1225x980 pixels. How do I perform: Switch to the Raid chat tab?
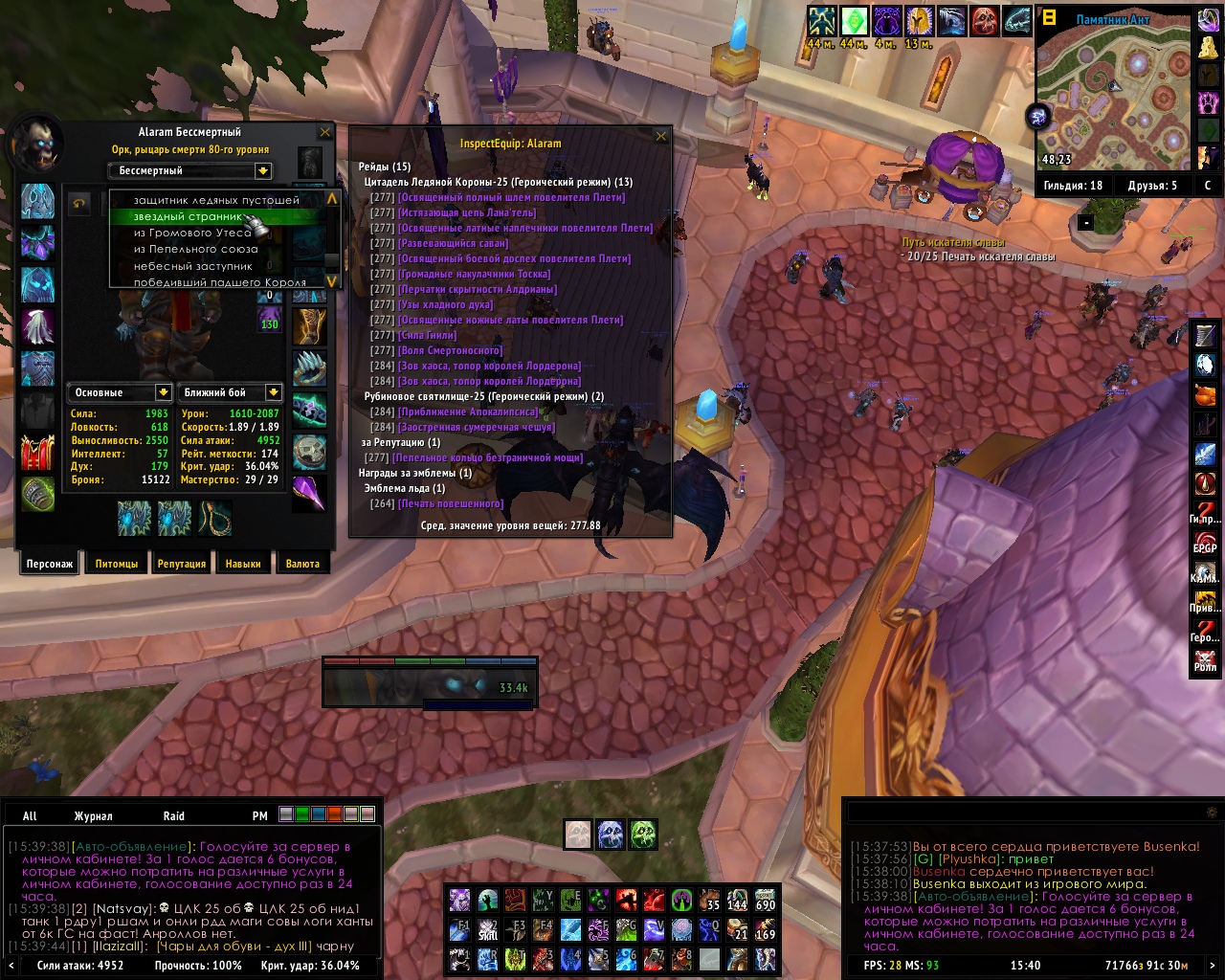(x=174, y=816)
